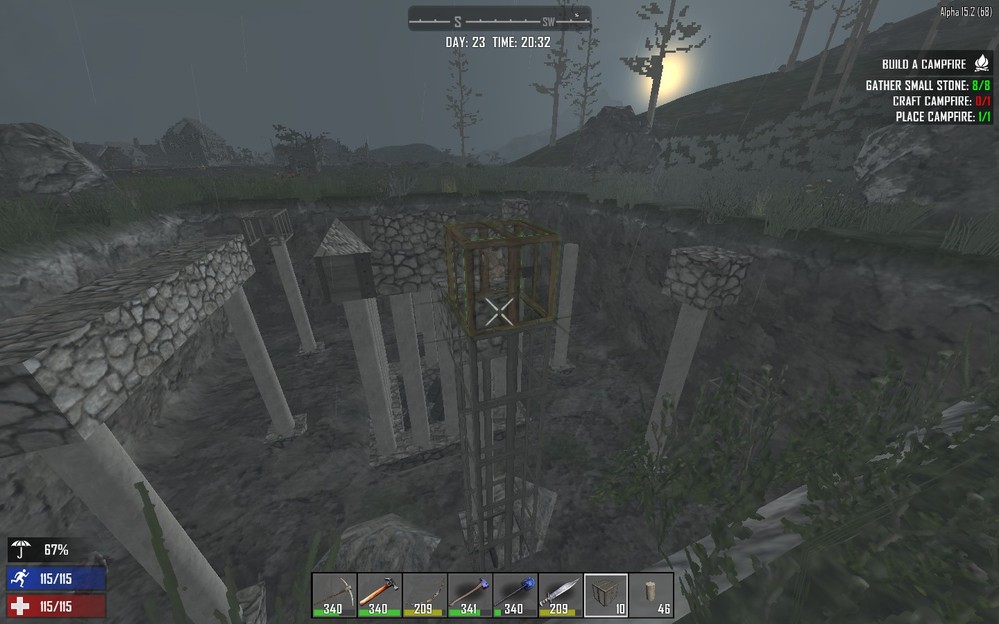Select the pickaxe hotbar slot
The width and height of the screenshot is (999, 624).
tap(334, 595)
